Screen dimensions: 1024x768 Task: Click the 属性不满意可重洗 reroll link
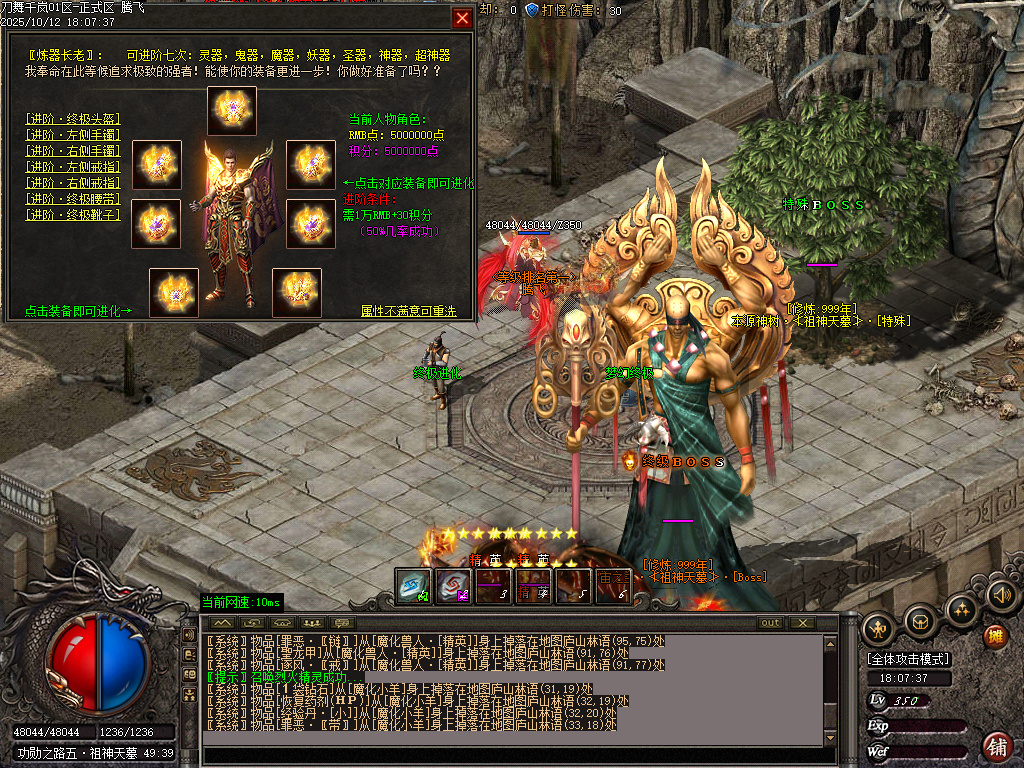tap(408, 311)
